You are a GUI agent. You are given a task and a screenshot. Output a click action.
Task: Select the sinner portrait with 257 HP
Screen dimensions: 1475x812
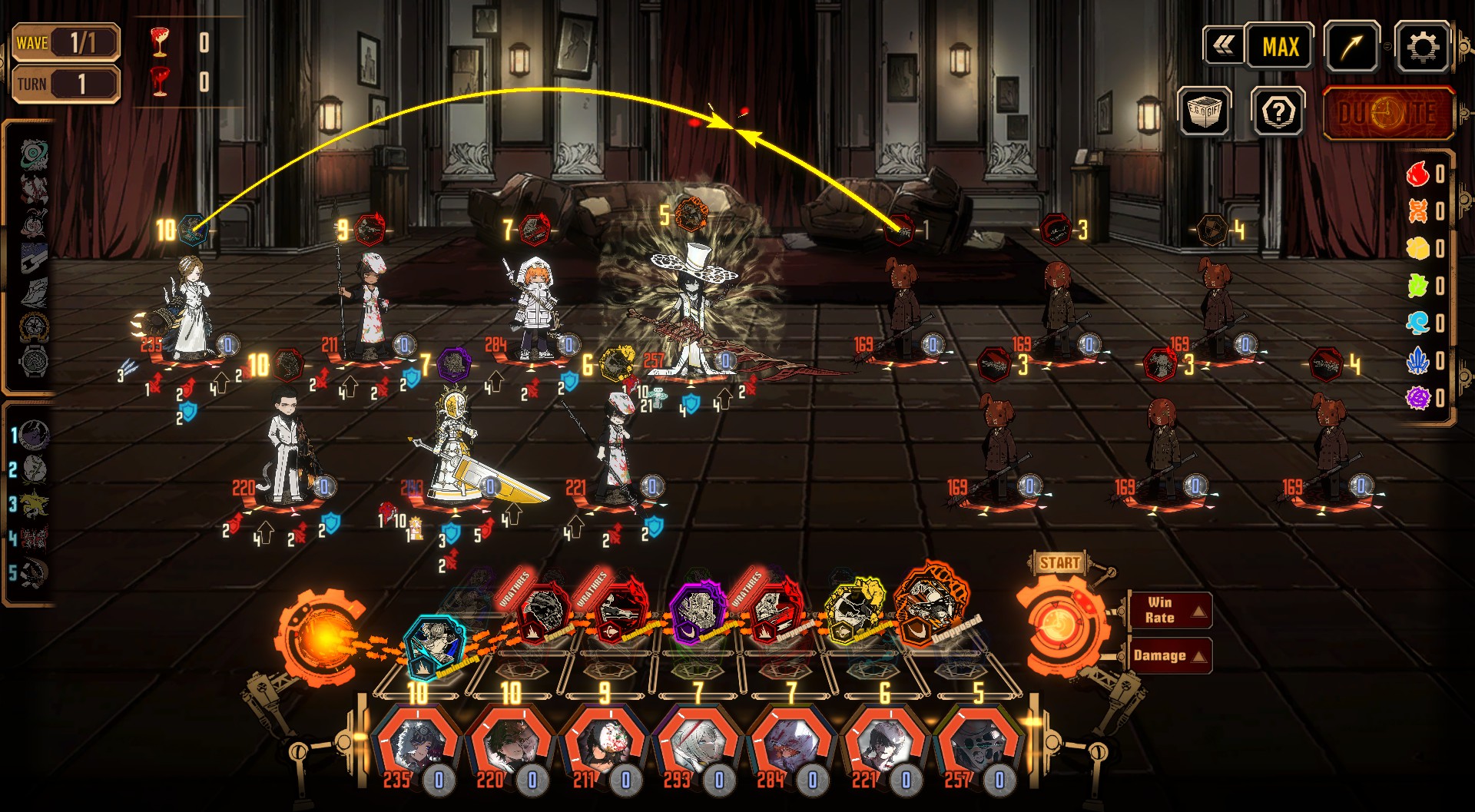pos(977,745)
